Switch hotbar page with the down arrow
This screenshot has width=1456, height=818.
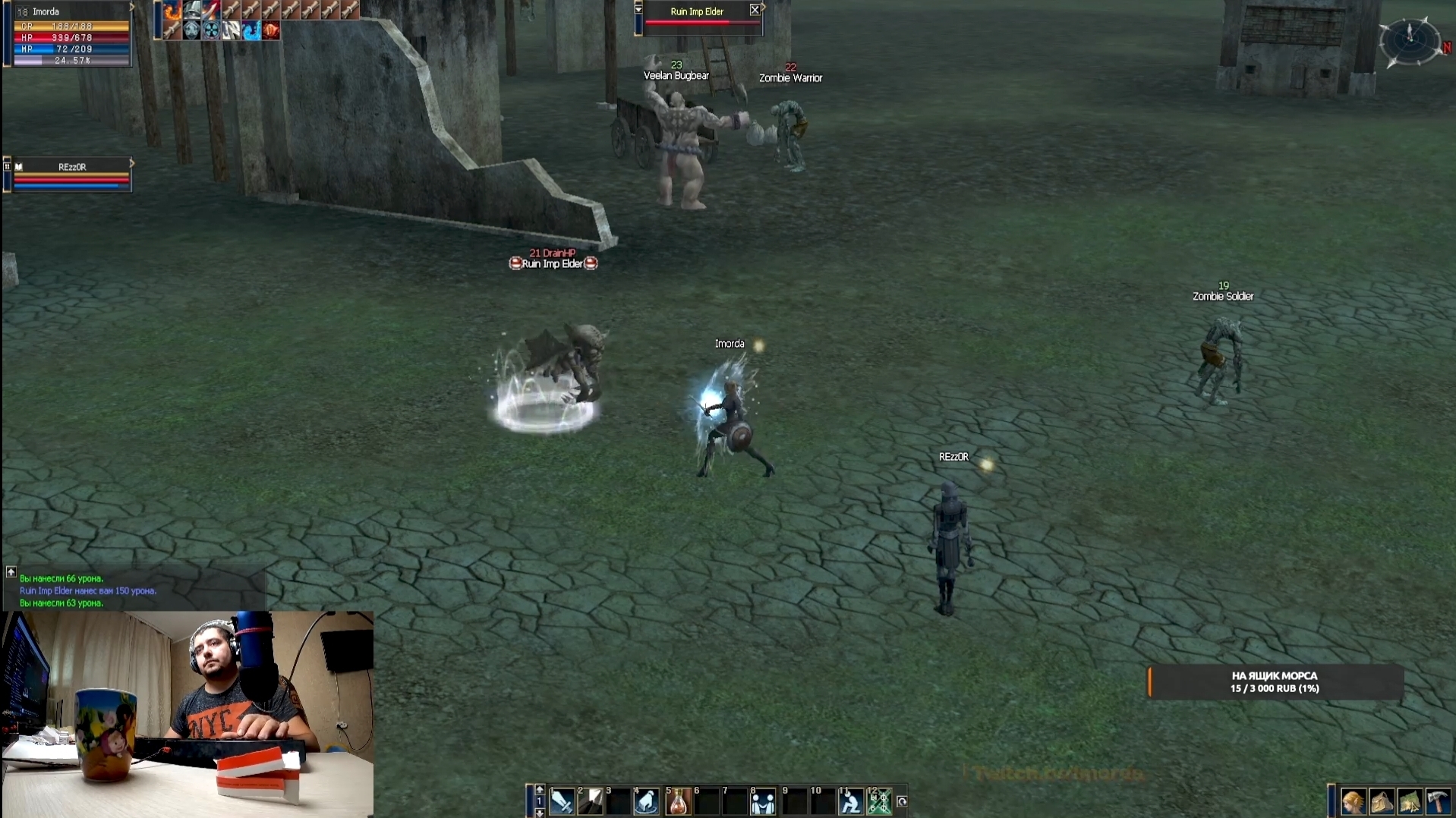click(540, 813)
